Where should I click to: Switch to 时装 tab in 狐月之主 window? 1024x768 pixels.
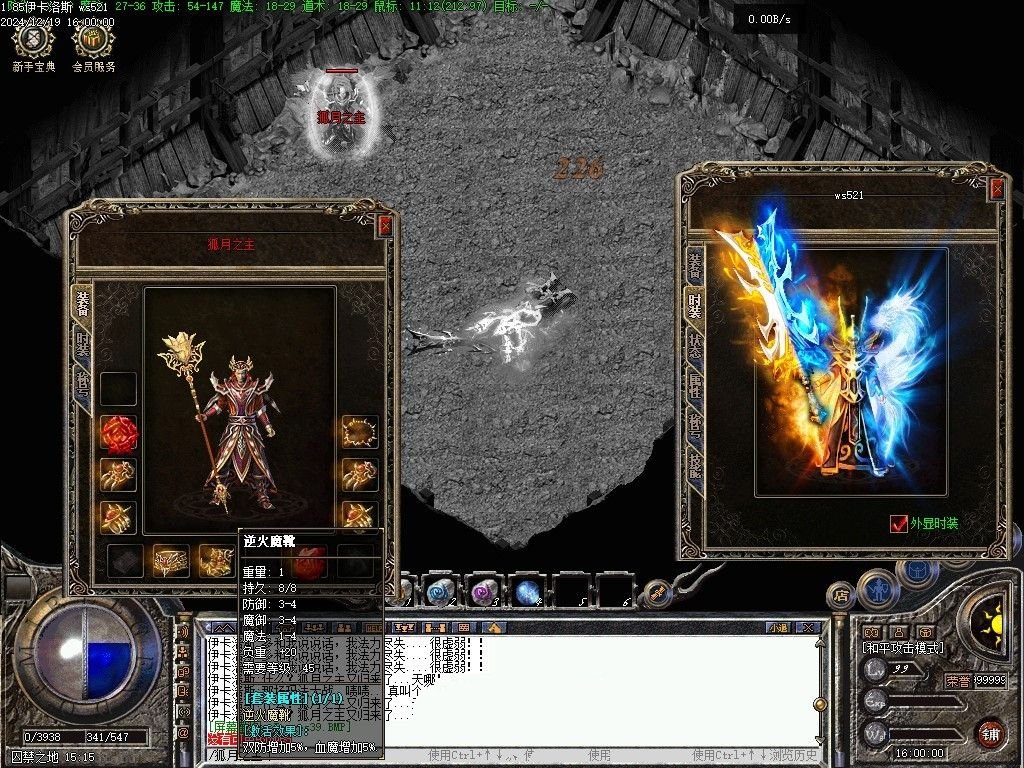click(83, 344)
